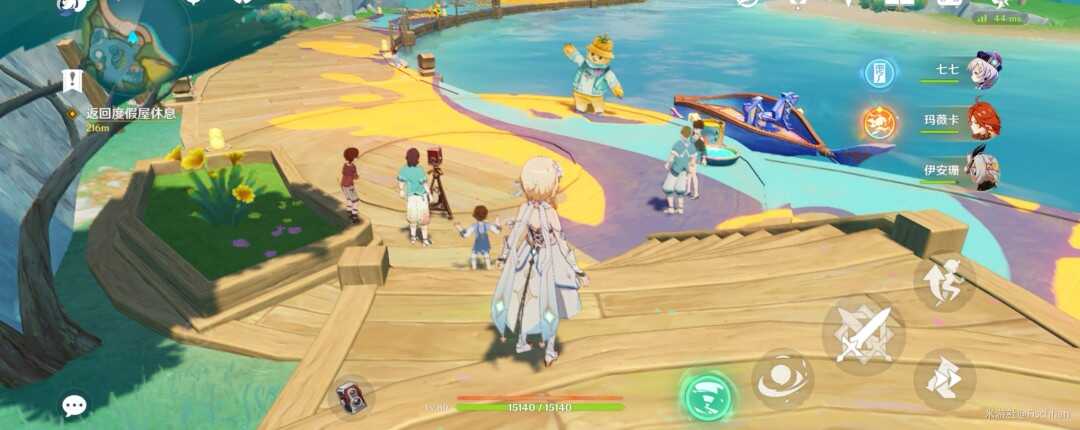Tap the glowing orange icon beside 玛薇卡
The width and height of the screenshot is (1080, 430).
880,122
